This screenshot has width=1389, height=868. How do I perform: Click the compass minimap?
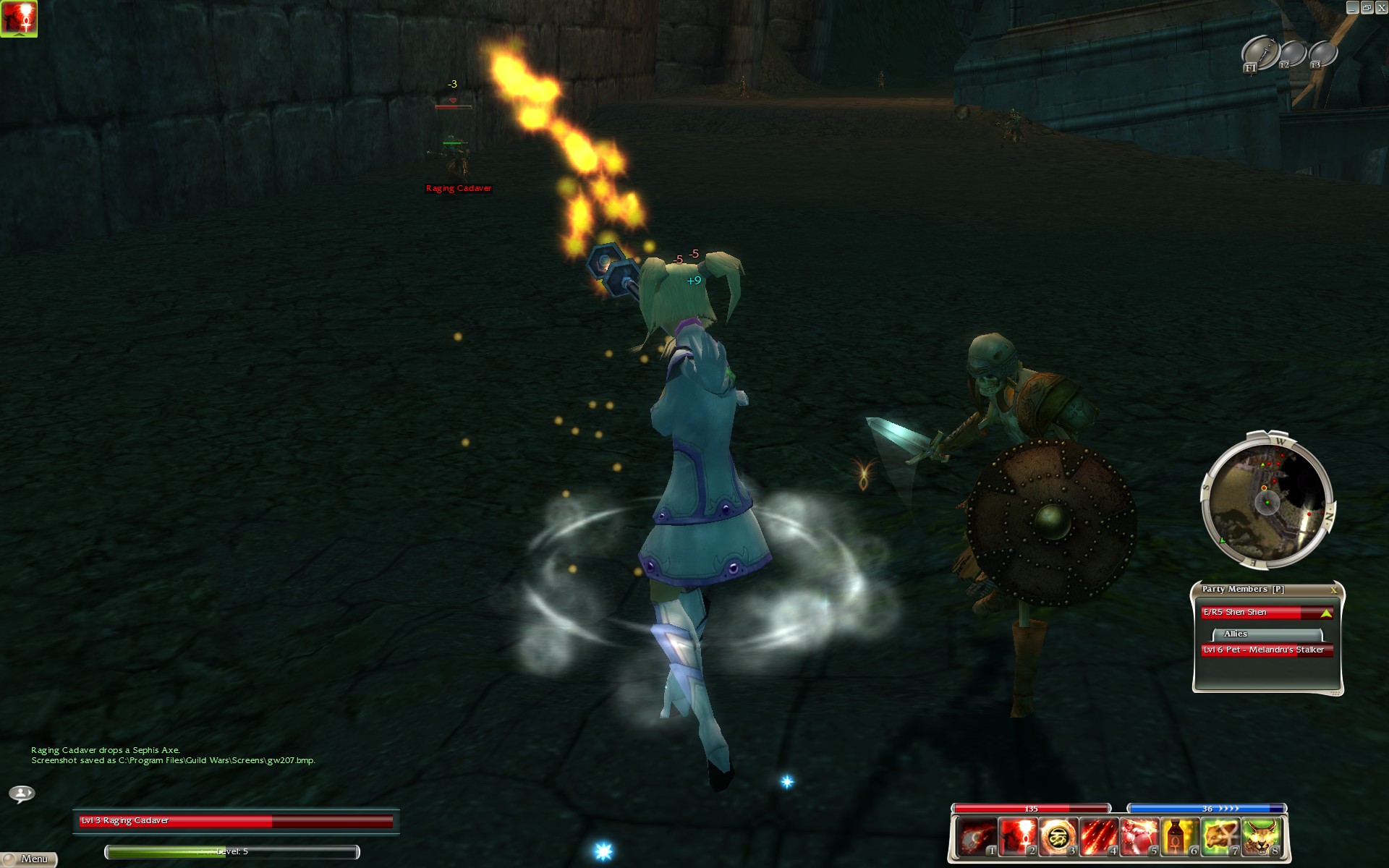pos(1265,501)
